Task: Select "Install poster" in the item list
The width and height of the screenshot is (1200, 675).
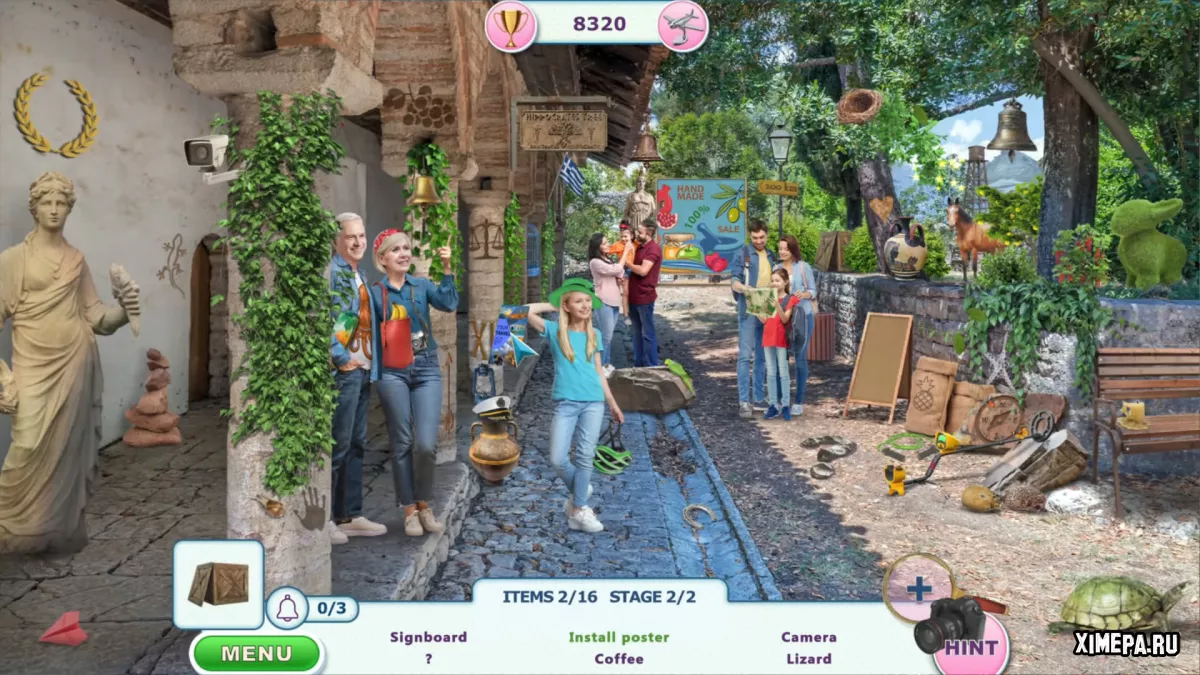Action: [619, 637]
